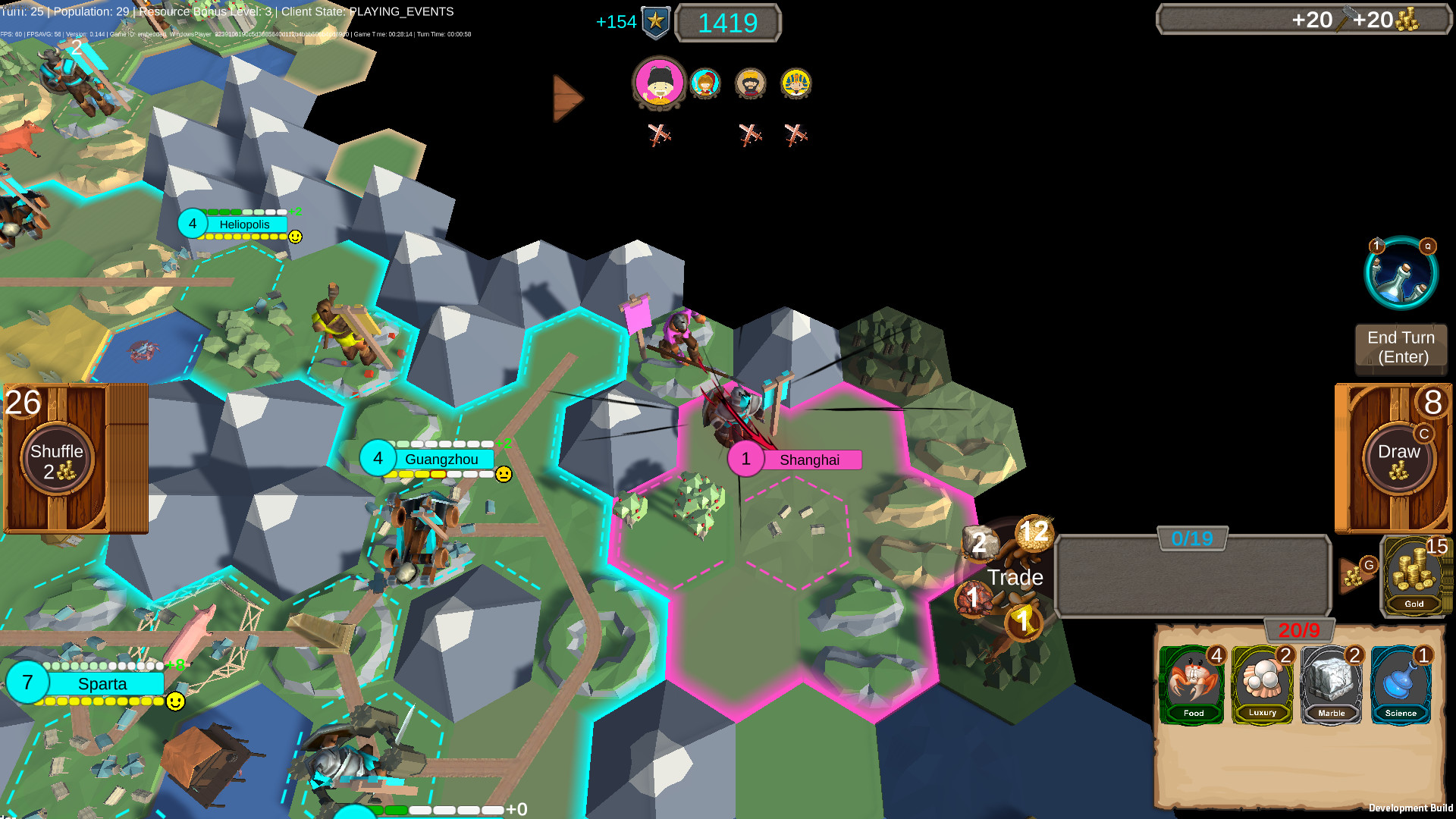Open the potion quick-slot icon near End Turn
This screenshot has height=819, width=1456.
point(1401,273)
